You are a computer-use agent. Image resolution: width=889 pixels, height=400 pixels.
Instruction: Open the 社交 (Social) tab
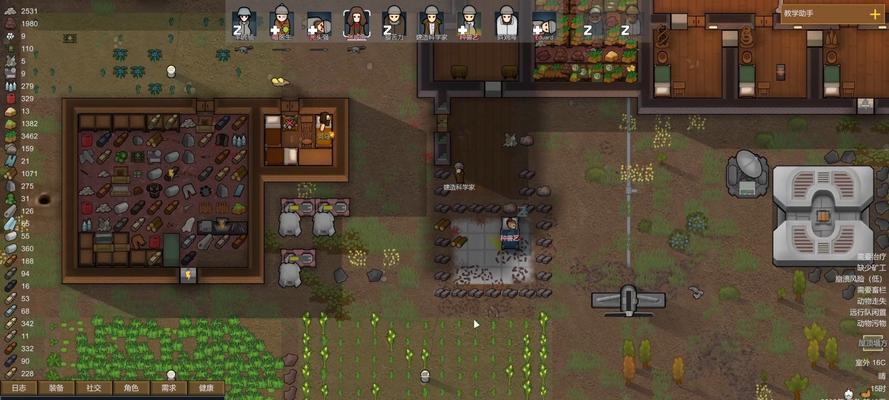[x=93, y=388]
